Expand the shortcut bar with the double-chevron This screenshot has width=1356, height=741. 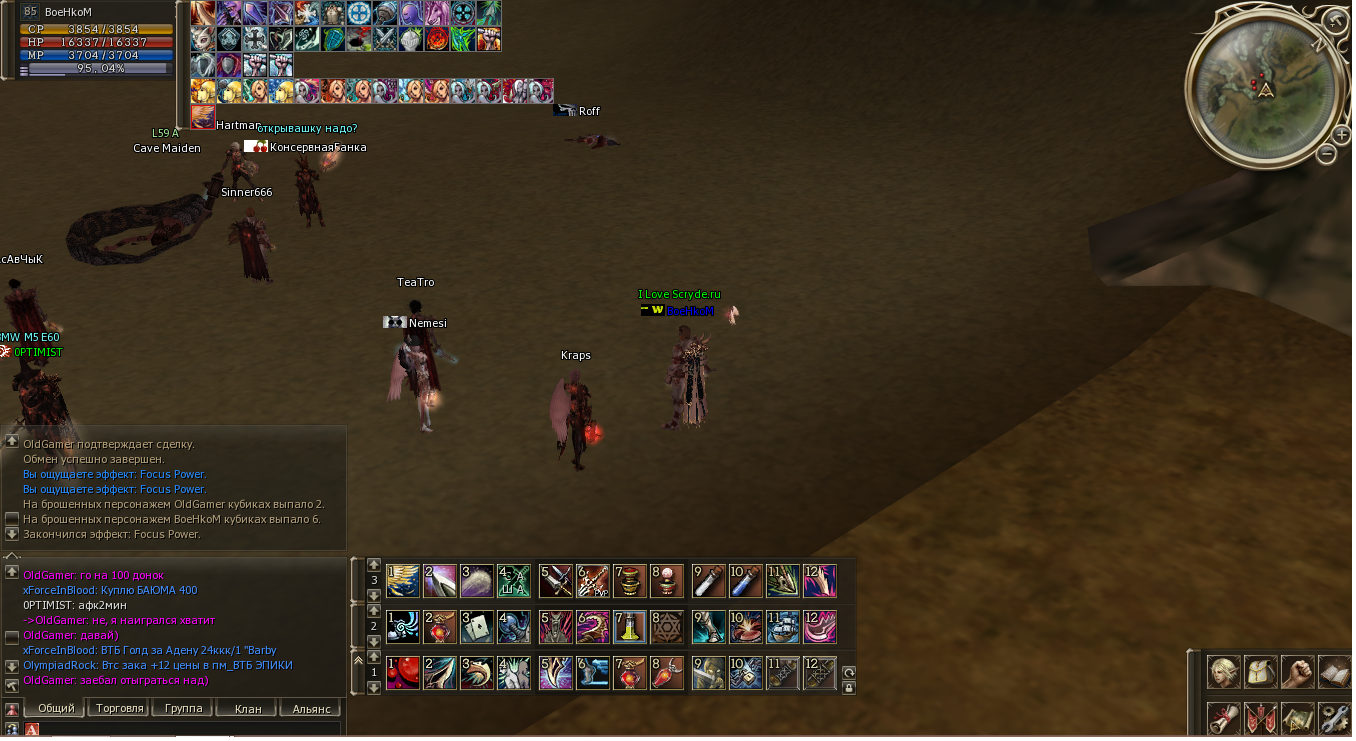[357, 660]
